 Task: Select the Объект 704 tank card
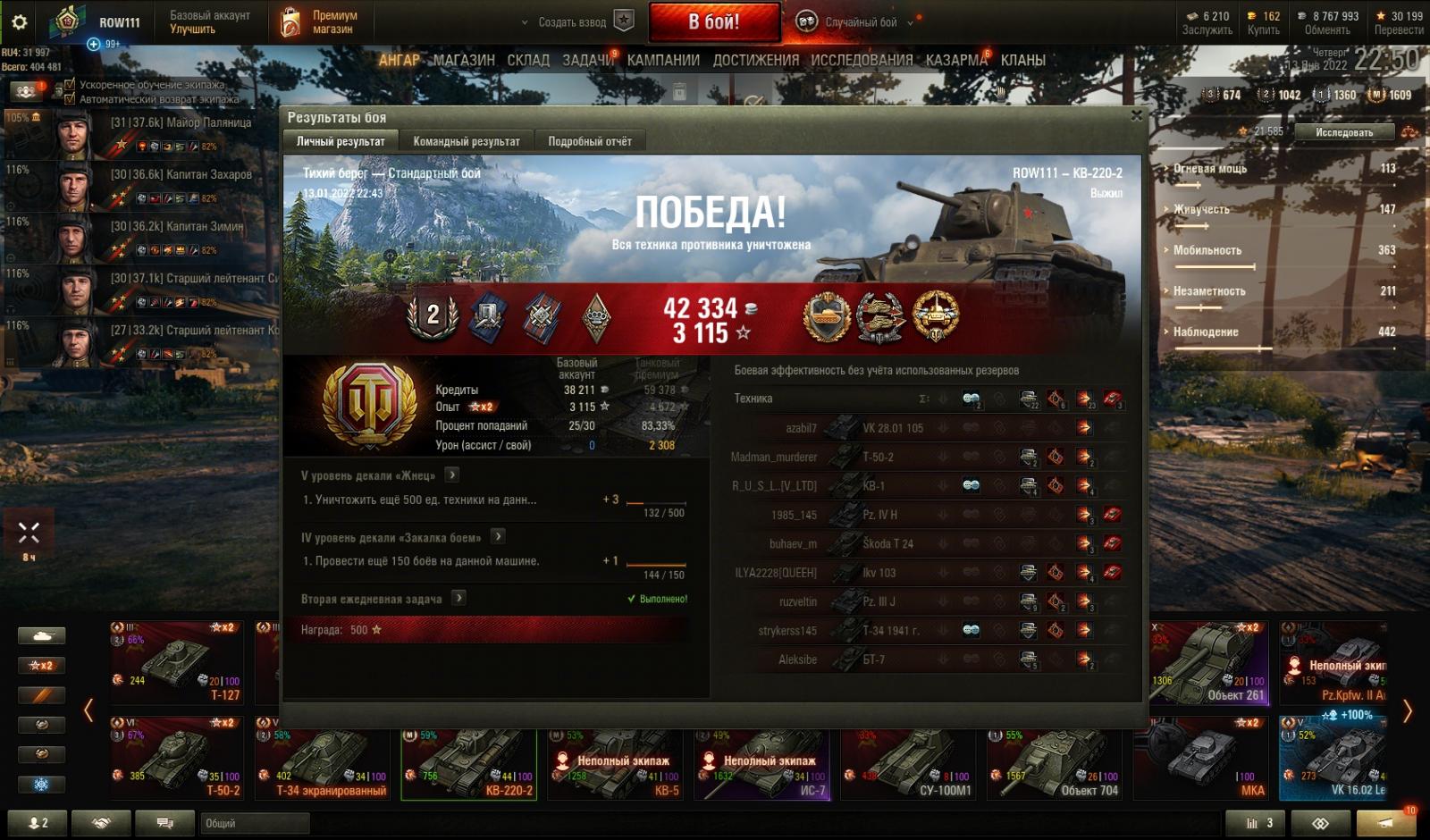point(1056,764)
